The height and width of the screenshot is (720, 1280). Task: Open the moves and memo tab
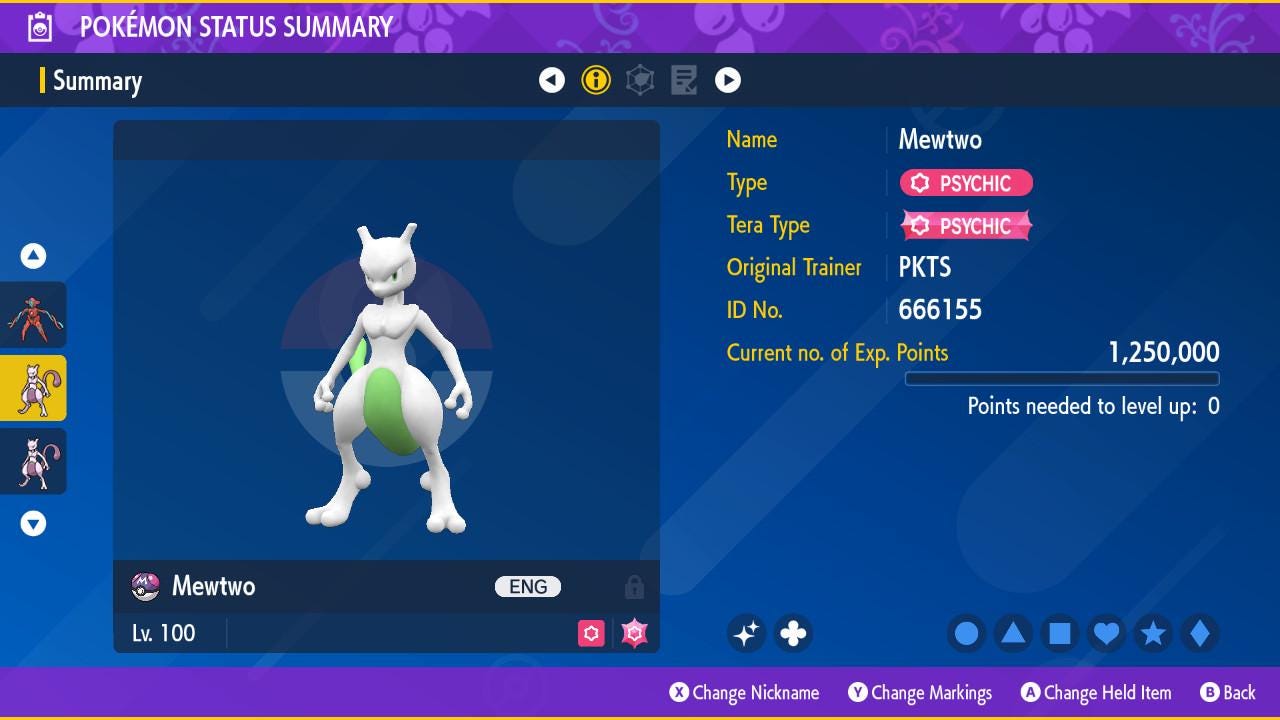tap(684, 80)
